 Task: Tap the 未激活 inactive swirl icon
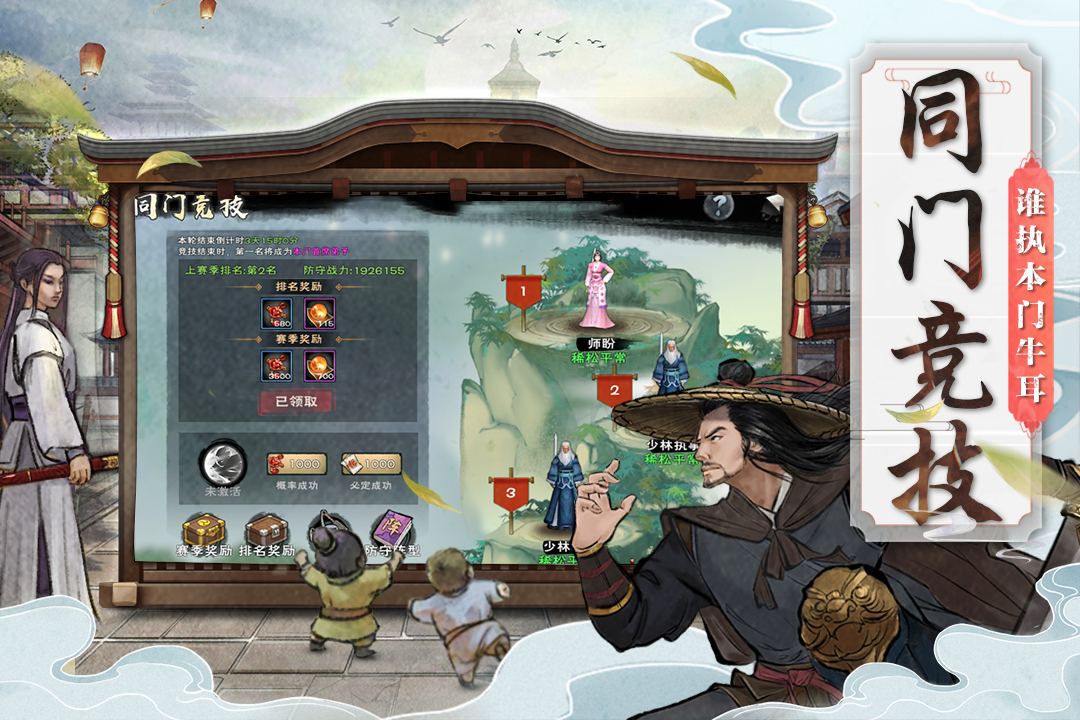(222, 465)
